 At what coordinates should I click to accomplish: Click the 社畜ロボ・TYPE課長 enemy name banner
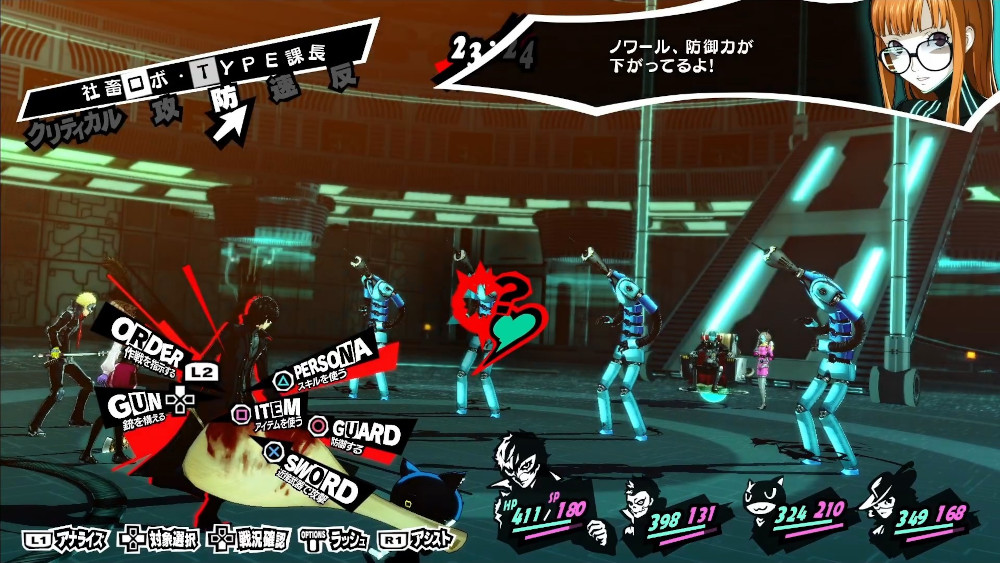(200, 75)
